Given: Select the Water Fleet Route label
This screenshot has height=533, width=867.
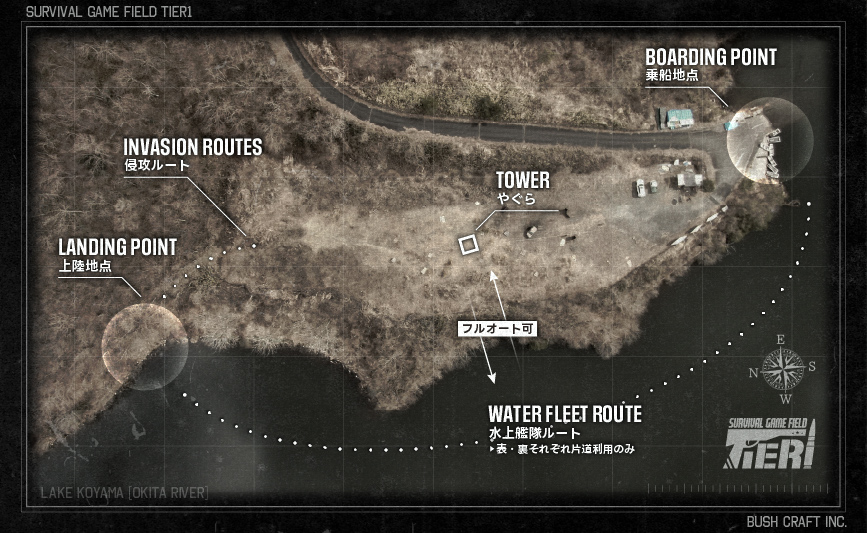Looking at the screenshot, I should click(564, 414).
